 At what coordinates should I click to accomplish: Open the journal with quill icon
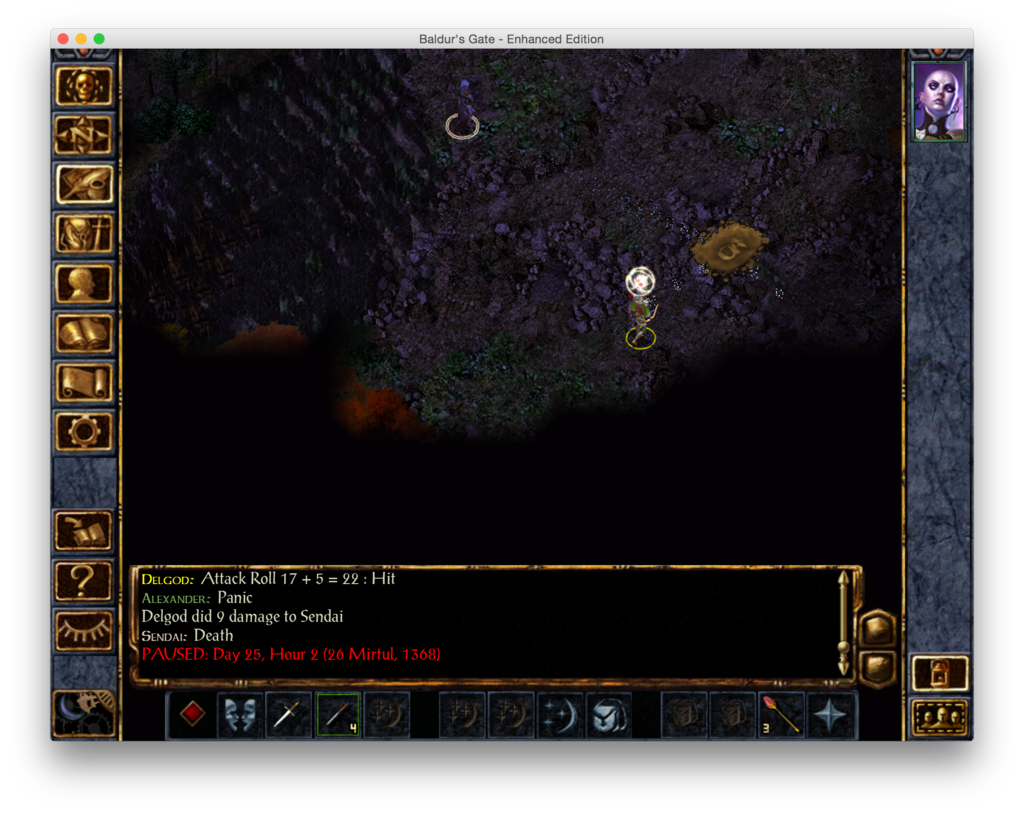click(x=84, y=184)
